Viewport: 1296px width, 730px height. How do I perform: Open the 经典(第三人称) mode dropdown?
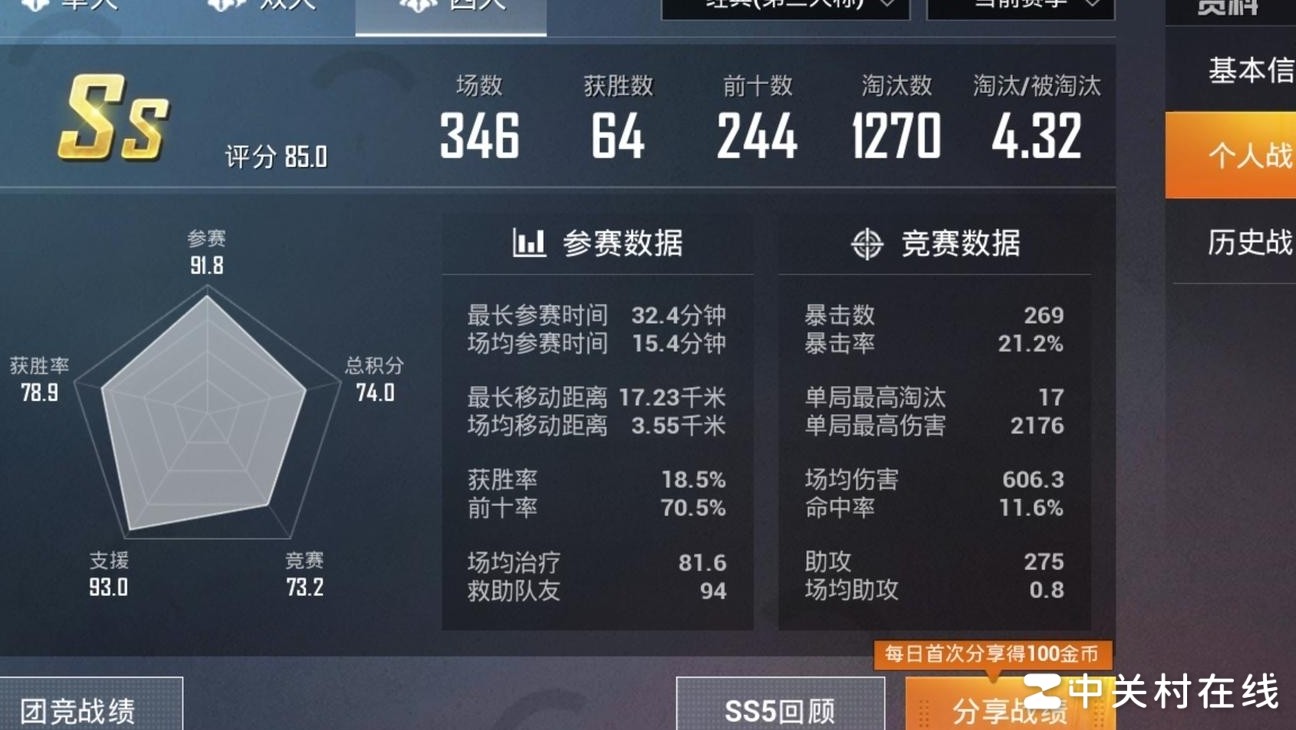785,6
